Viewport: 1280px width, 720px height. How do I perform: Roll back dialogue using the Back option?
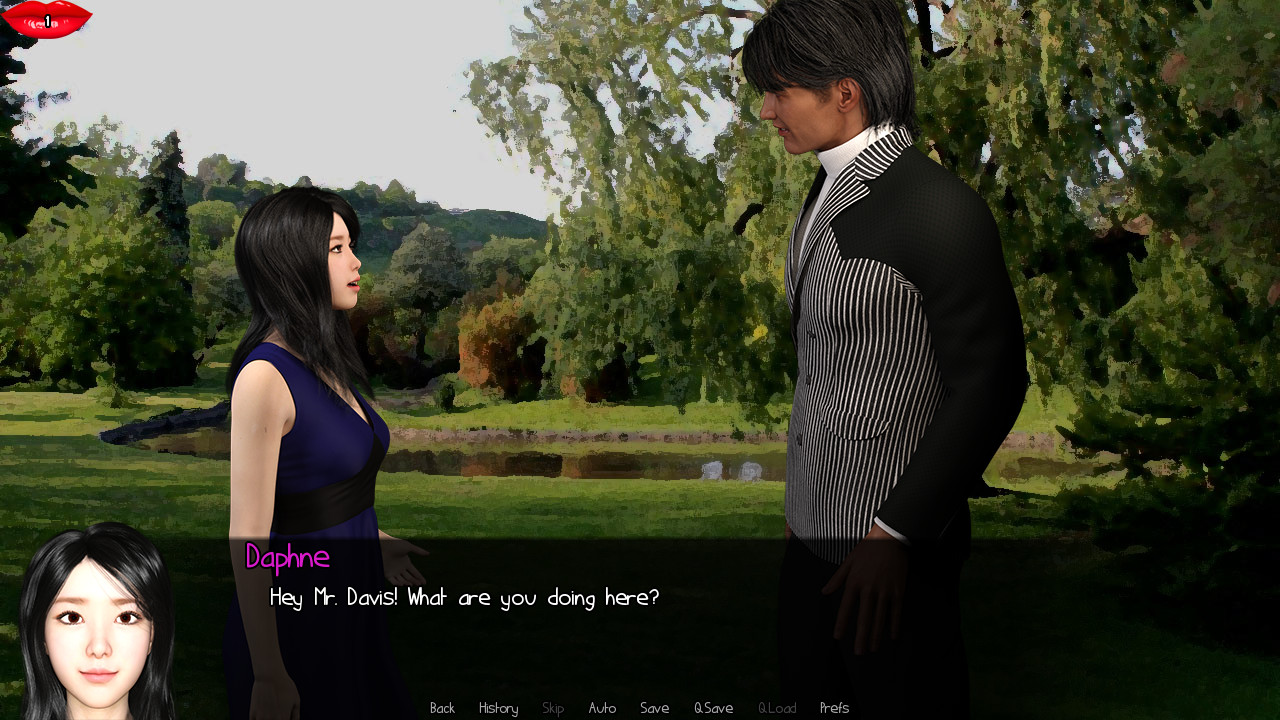click(x=441, y=707)
